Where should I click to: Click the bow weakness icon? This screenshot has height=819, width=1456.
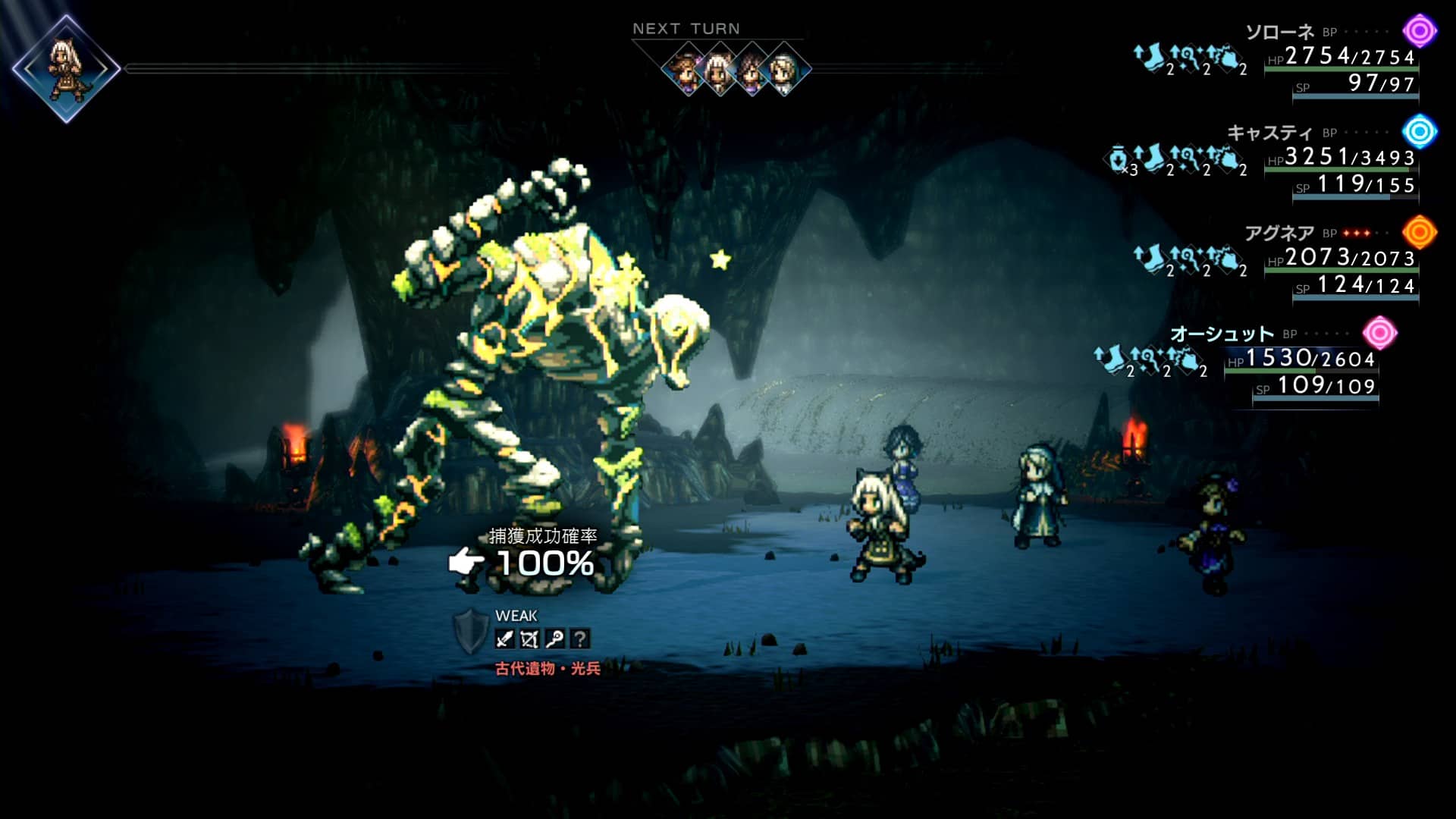(529, 639)
